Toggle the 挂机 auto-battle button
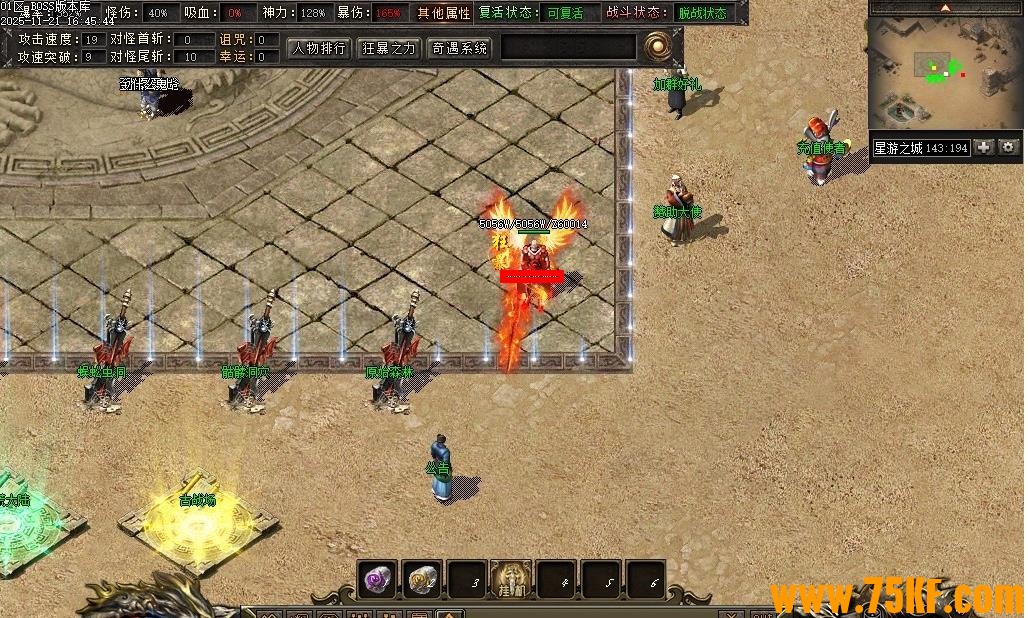The width and height of the screenshot is (1028, 618). pos(511,579)
